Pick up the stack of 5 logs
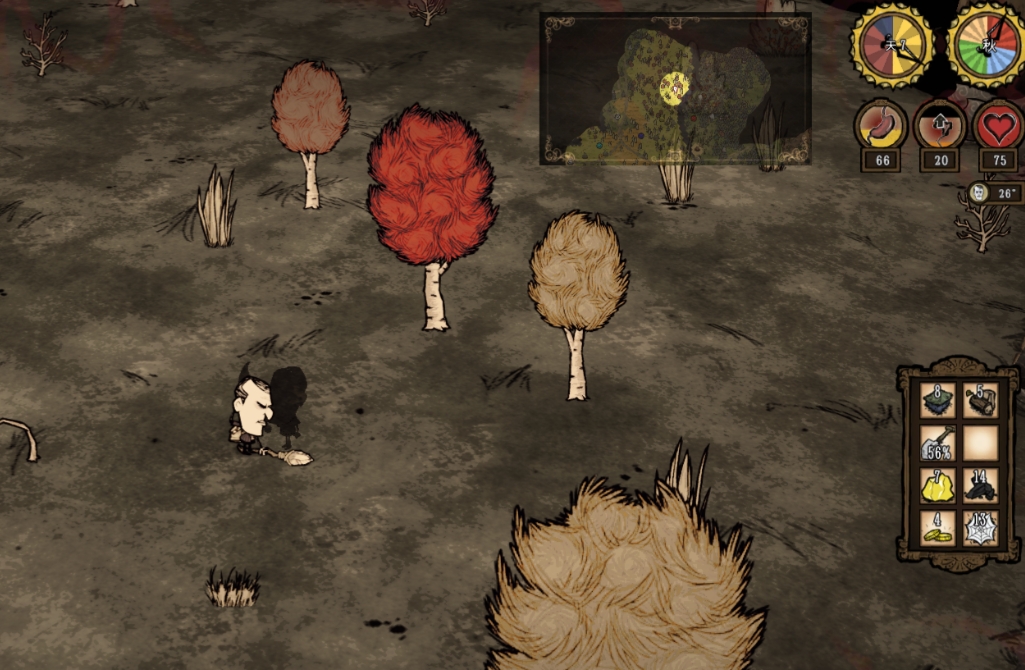 click(980, 400)
